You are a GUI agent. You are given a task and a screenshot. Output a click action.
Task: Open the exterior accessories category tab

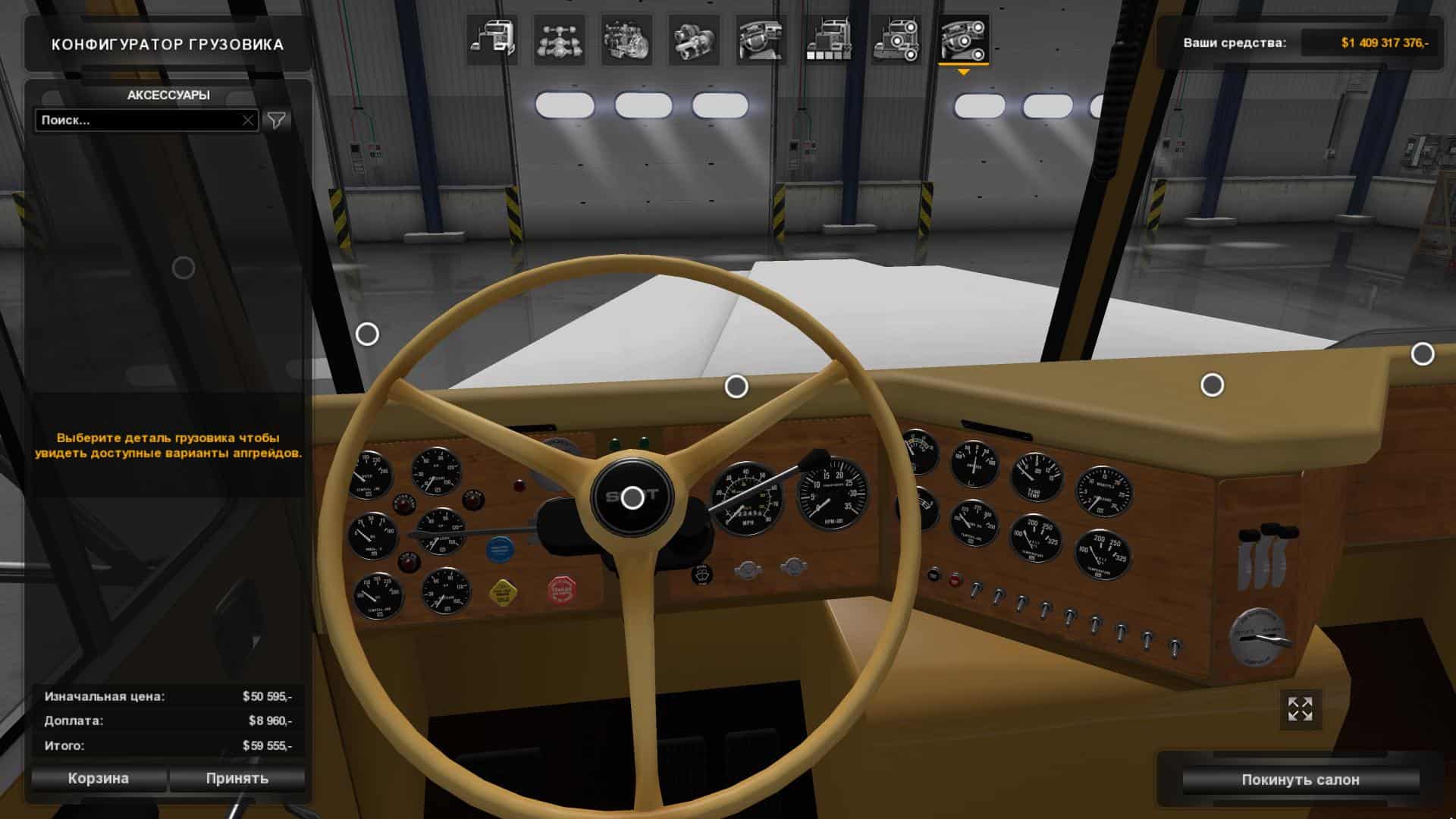[896, 40]
